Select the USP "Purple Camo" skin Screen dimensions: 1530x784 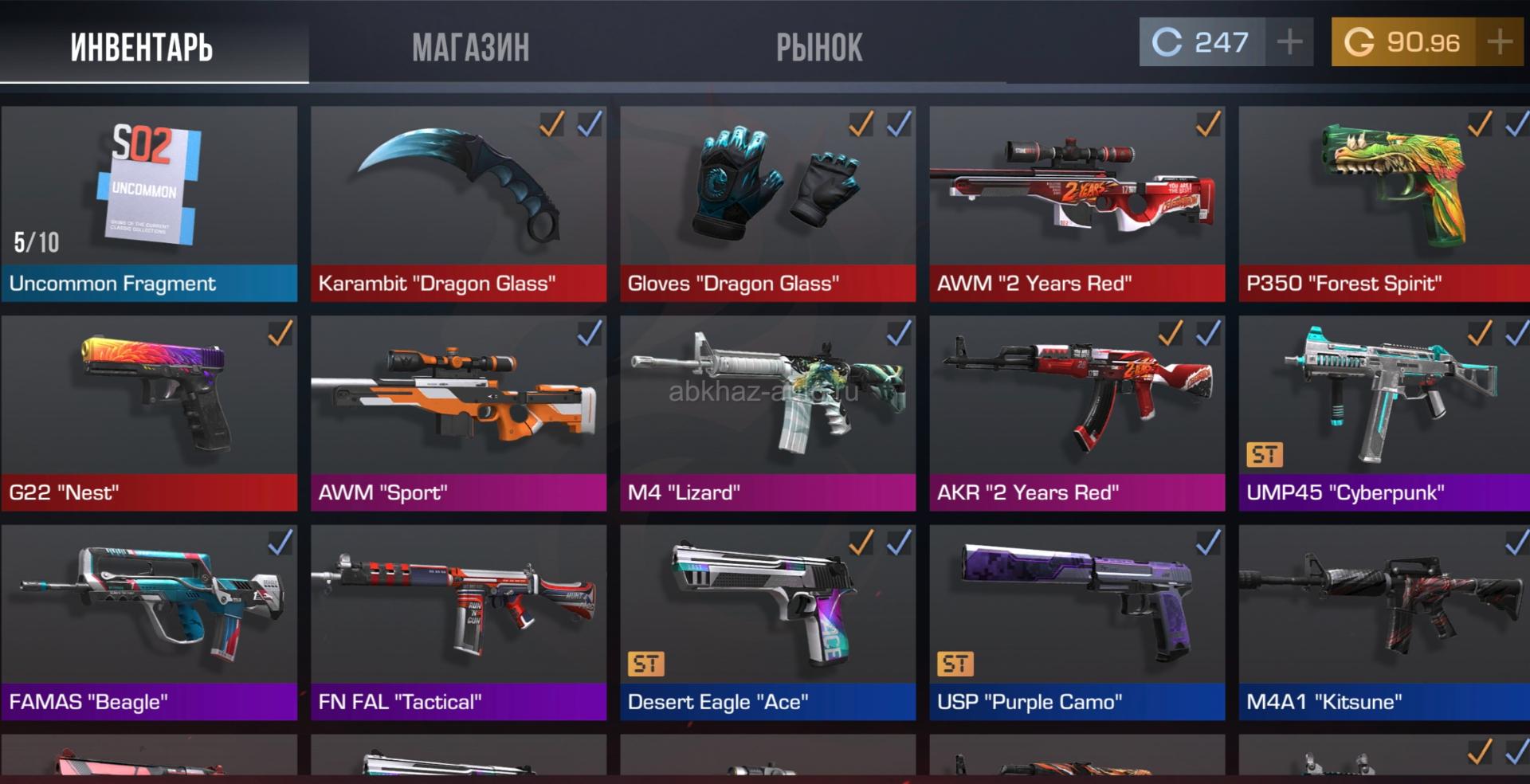(x=1077, y=622)
